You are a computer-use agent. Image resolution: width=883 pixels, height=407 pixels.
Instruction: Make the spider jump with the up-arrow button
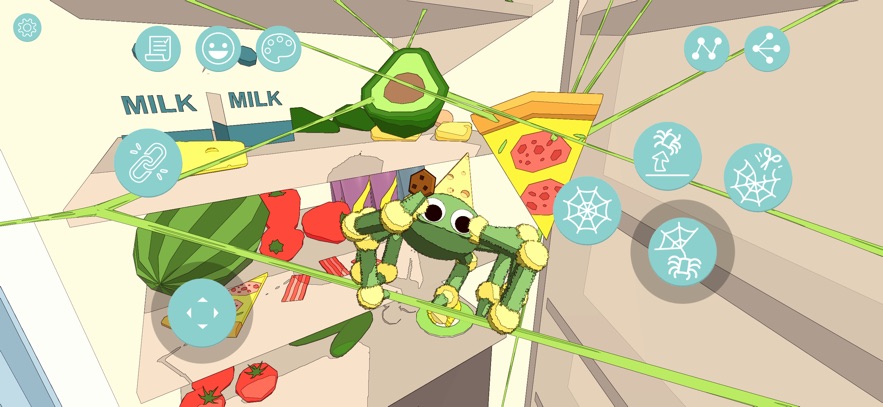[667, 156]
